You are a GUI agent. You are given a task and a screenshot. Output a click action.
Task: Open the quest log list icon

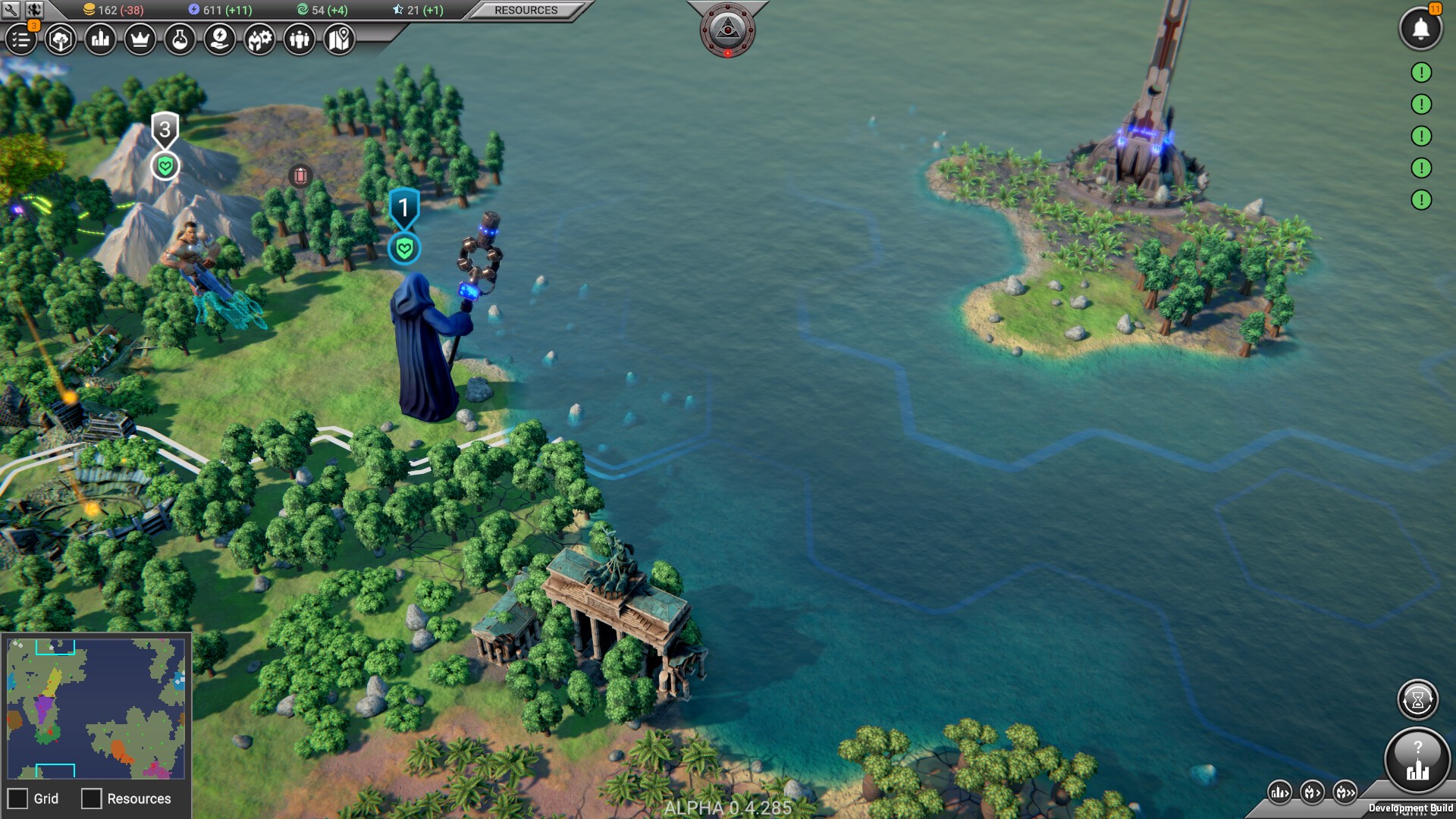point(20,40)
